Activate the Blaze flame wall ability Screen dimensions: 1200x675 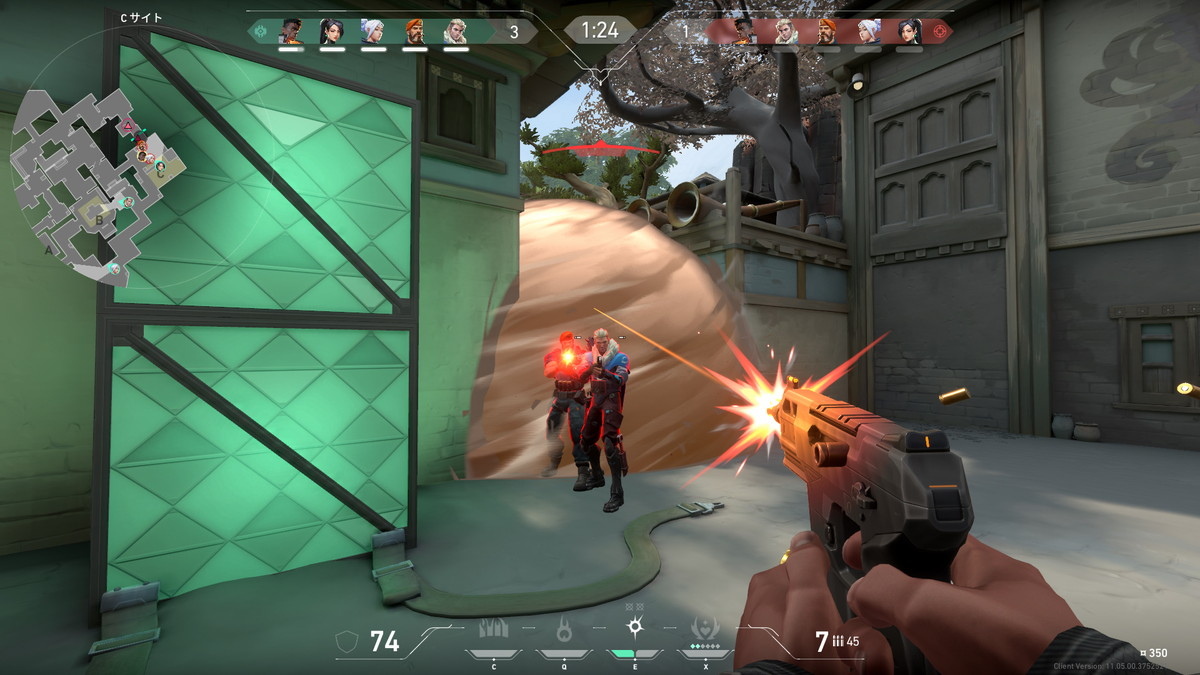click(x=493, y=630)
